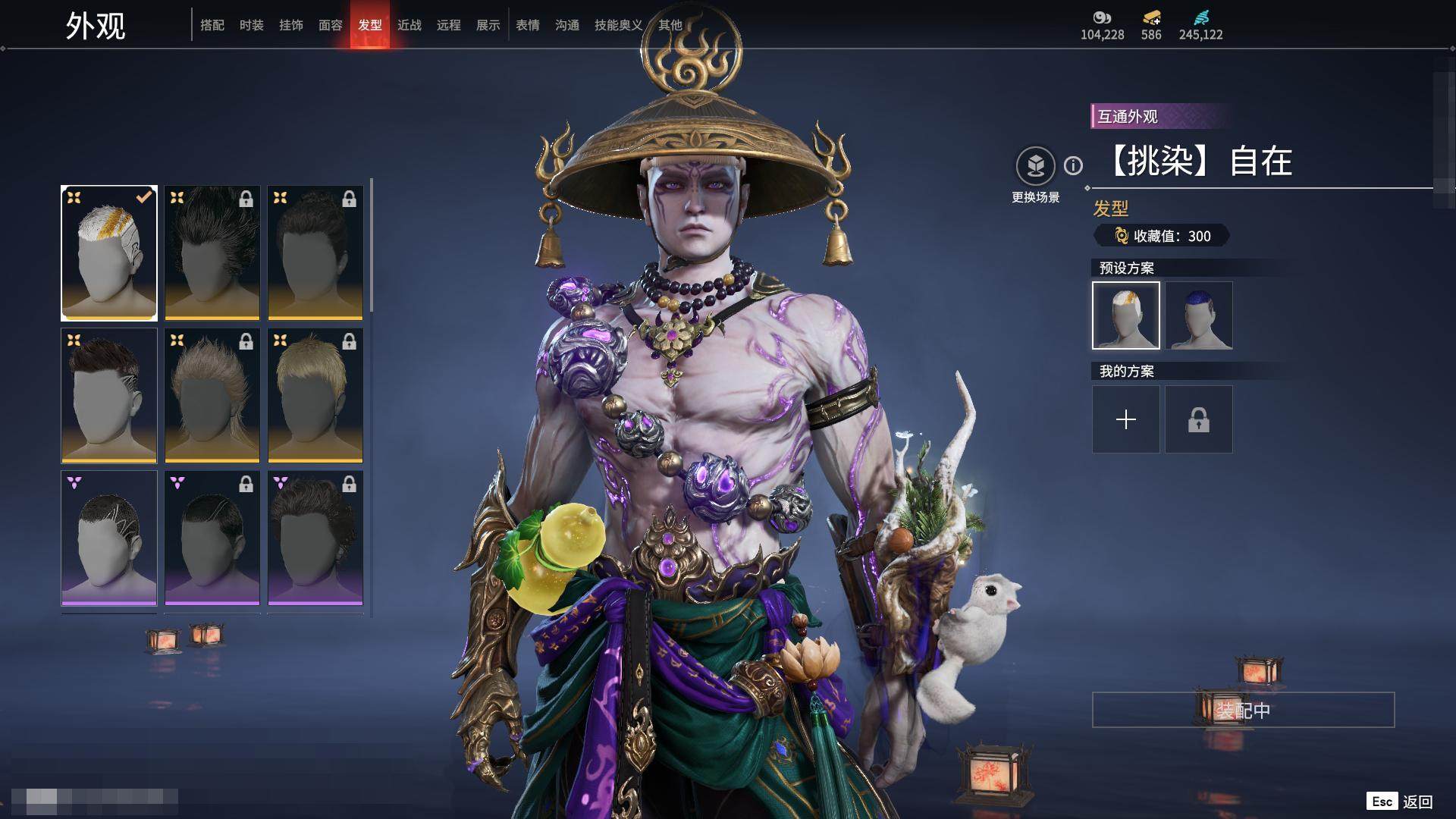This screenshot has width=1456, height=819.
Task: Click the 装配中 equip button
Action: coord(1243,710)
